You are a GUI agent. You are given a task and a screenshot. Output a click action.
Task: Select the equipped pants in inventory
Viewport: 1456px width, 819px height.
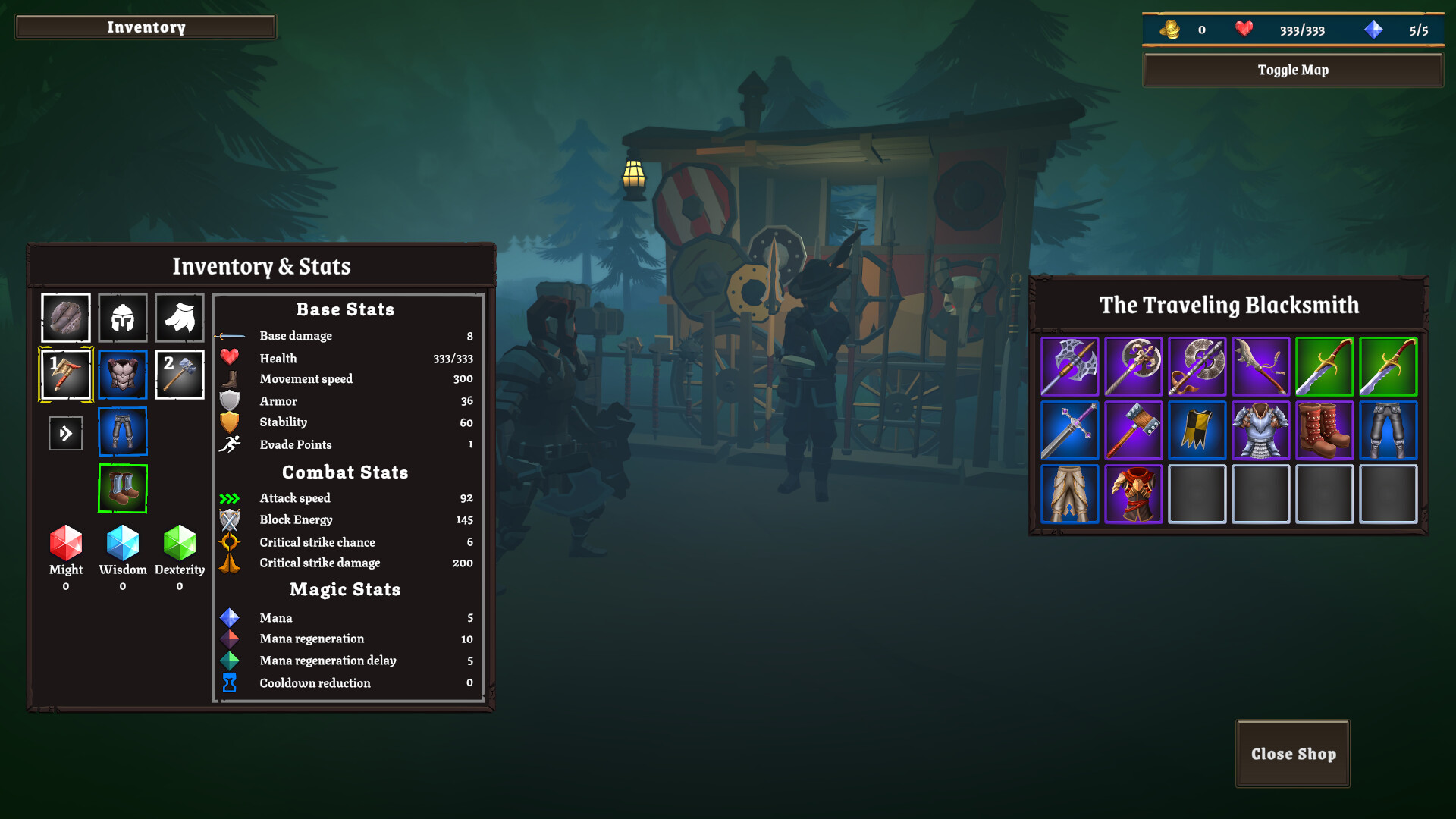[x=122, y=431]
